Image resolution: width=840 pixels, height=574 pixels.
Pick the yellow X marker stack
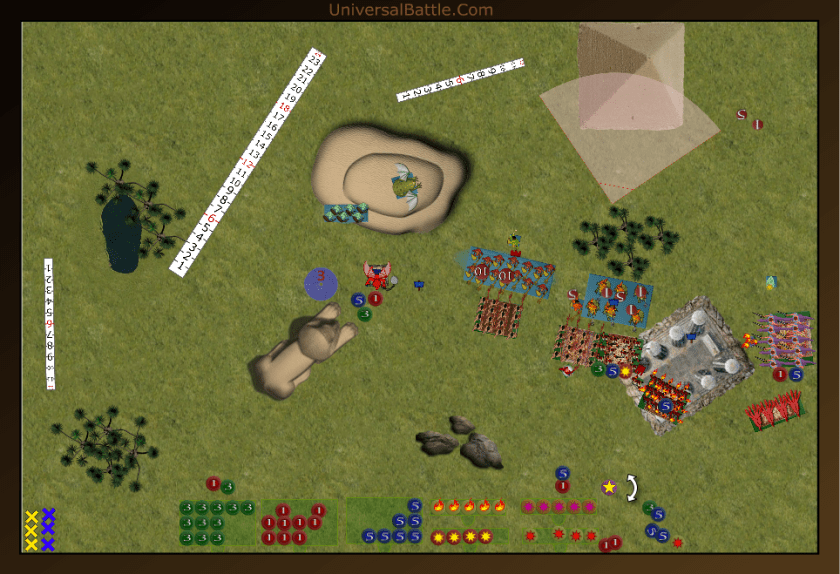point(31,530)
